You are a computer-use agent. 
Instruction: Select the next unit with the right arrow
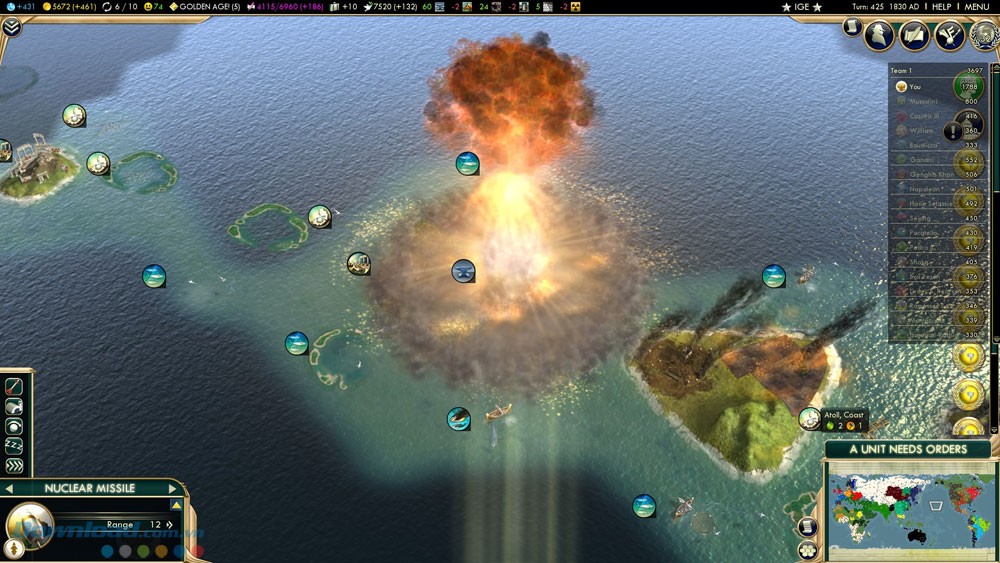click(x=172, y=489)
